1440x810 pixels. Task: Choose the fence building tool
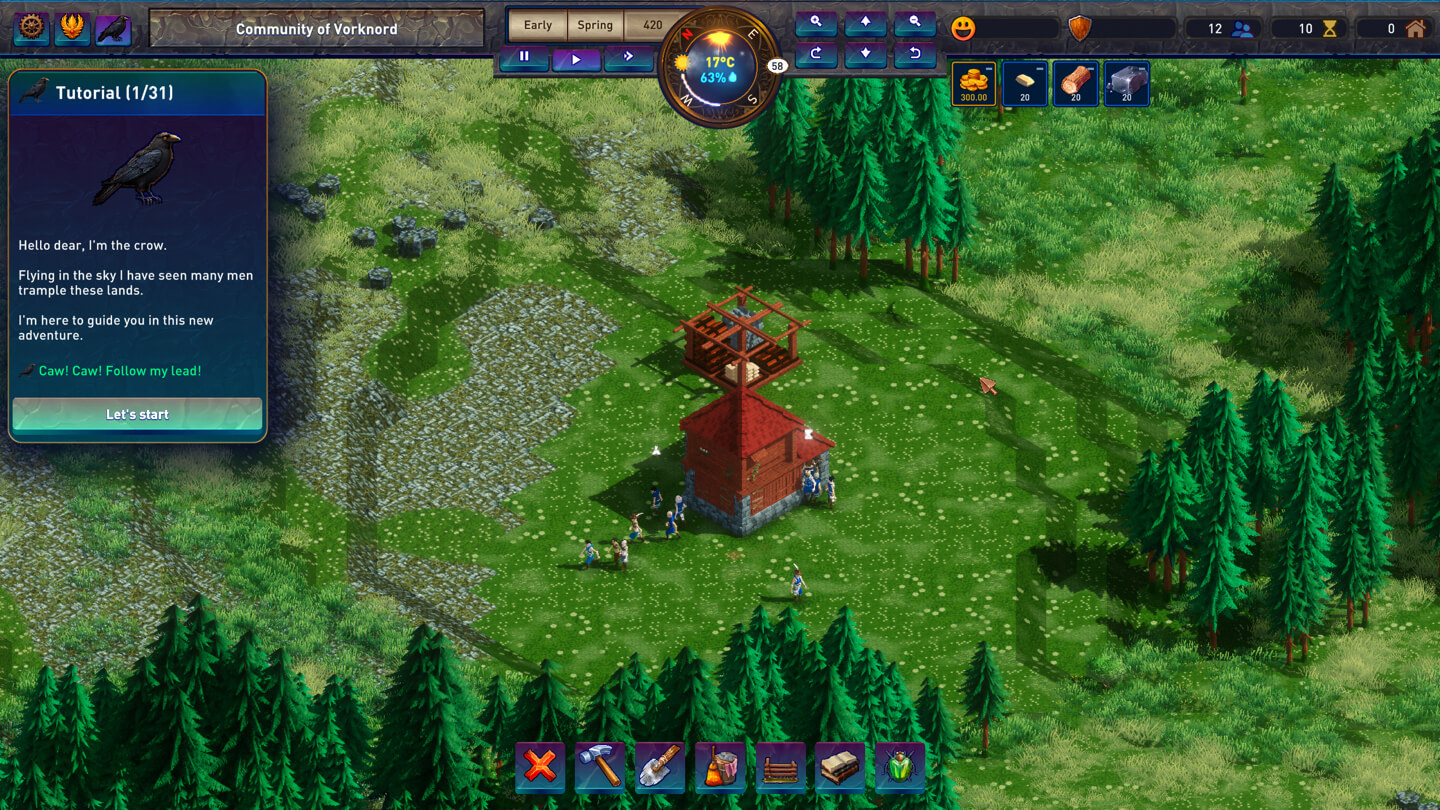click(780, 768)
